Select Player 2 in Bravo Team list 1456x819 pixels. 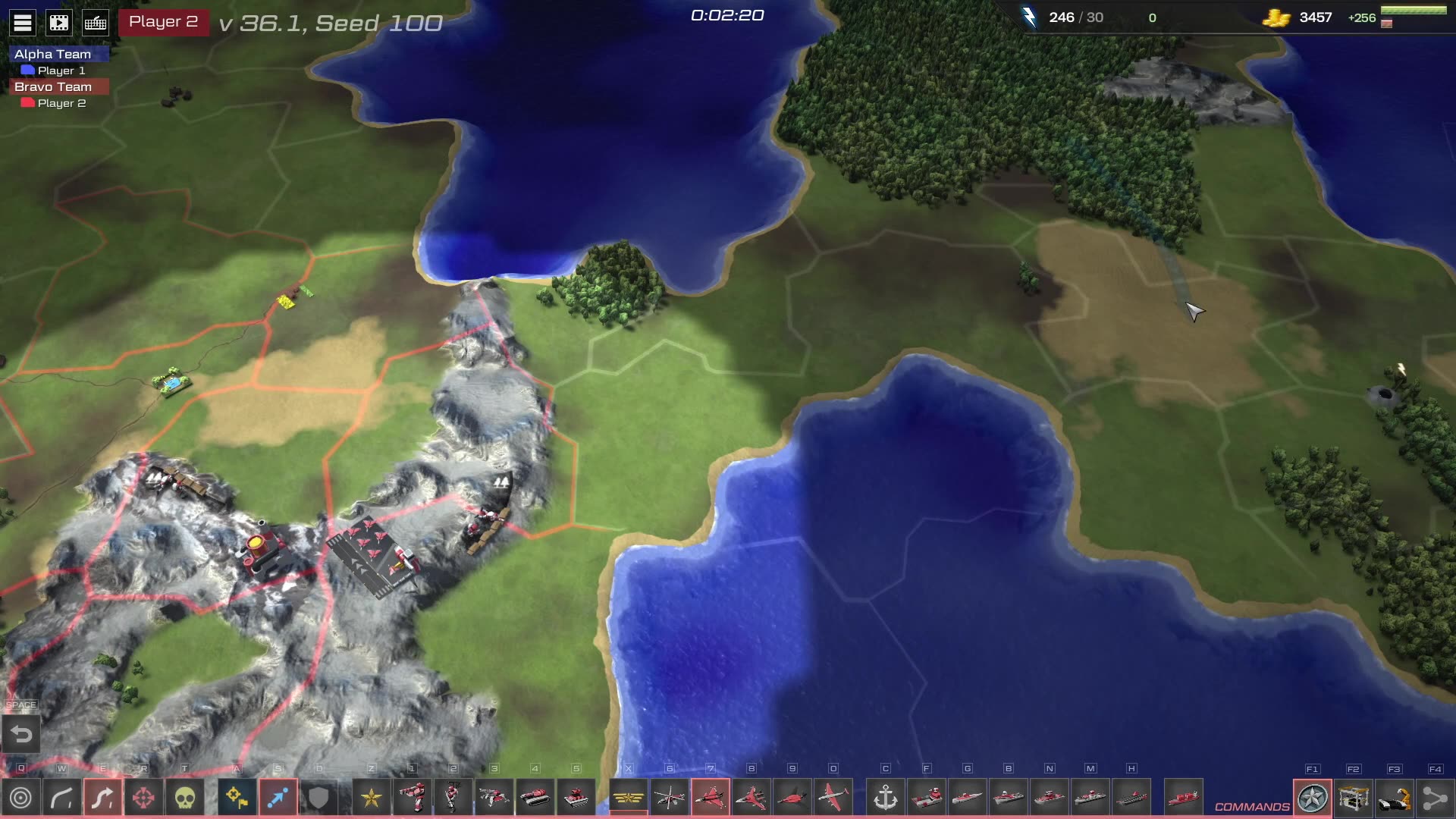pos(61,103)
